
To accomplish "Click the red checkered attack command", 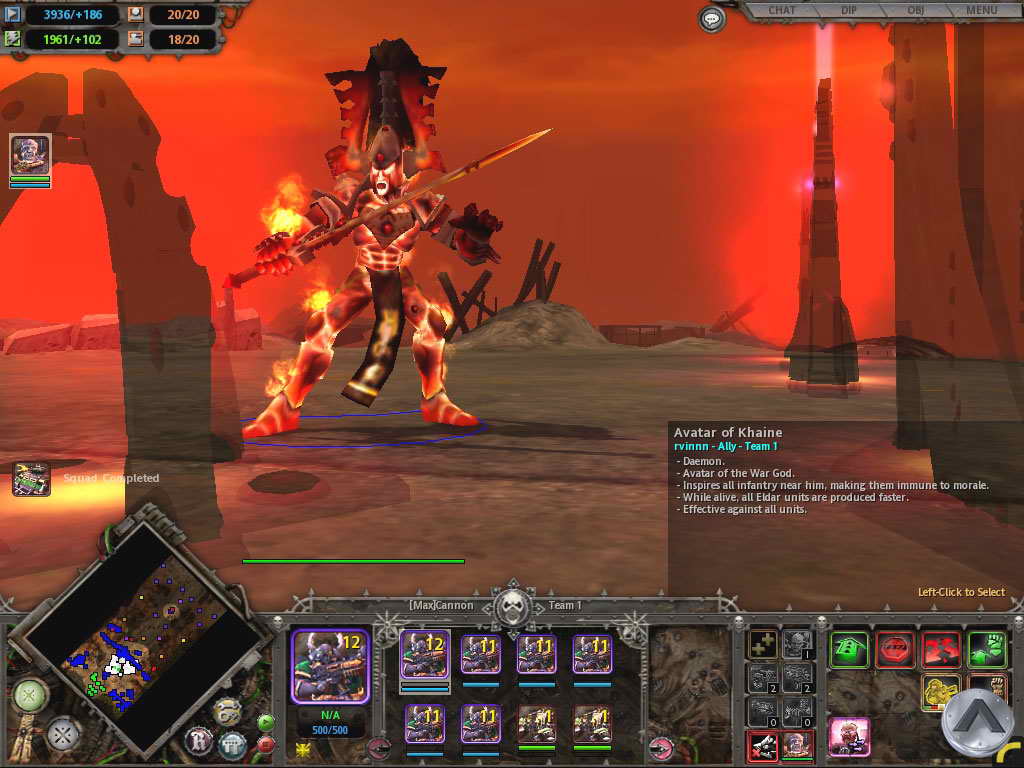I will point(941,649).
